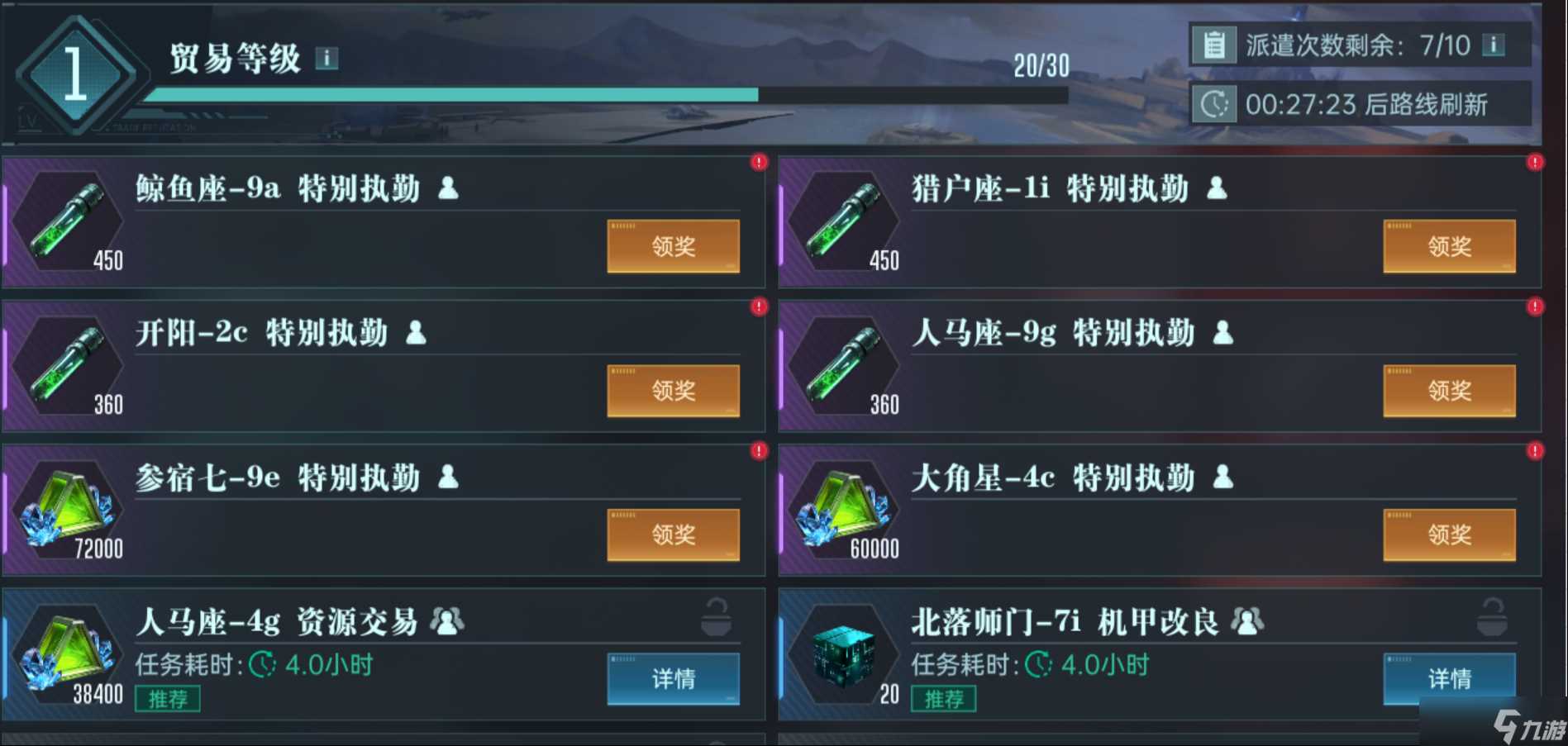1568x746 pixels.
Task: Select the 推荐 tag under 人马座-4g
Action: coord(167,698)
